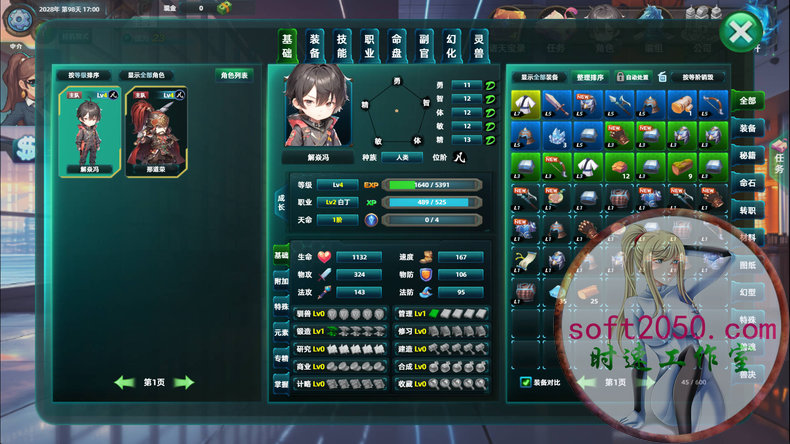790x444 pixels.
Task: Select the 秘籍 inventory category tab
Action: point(747,155)
